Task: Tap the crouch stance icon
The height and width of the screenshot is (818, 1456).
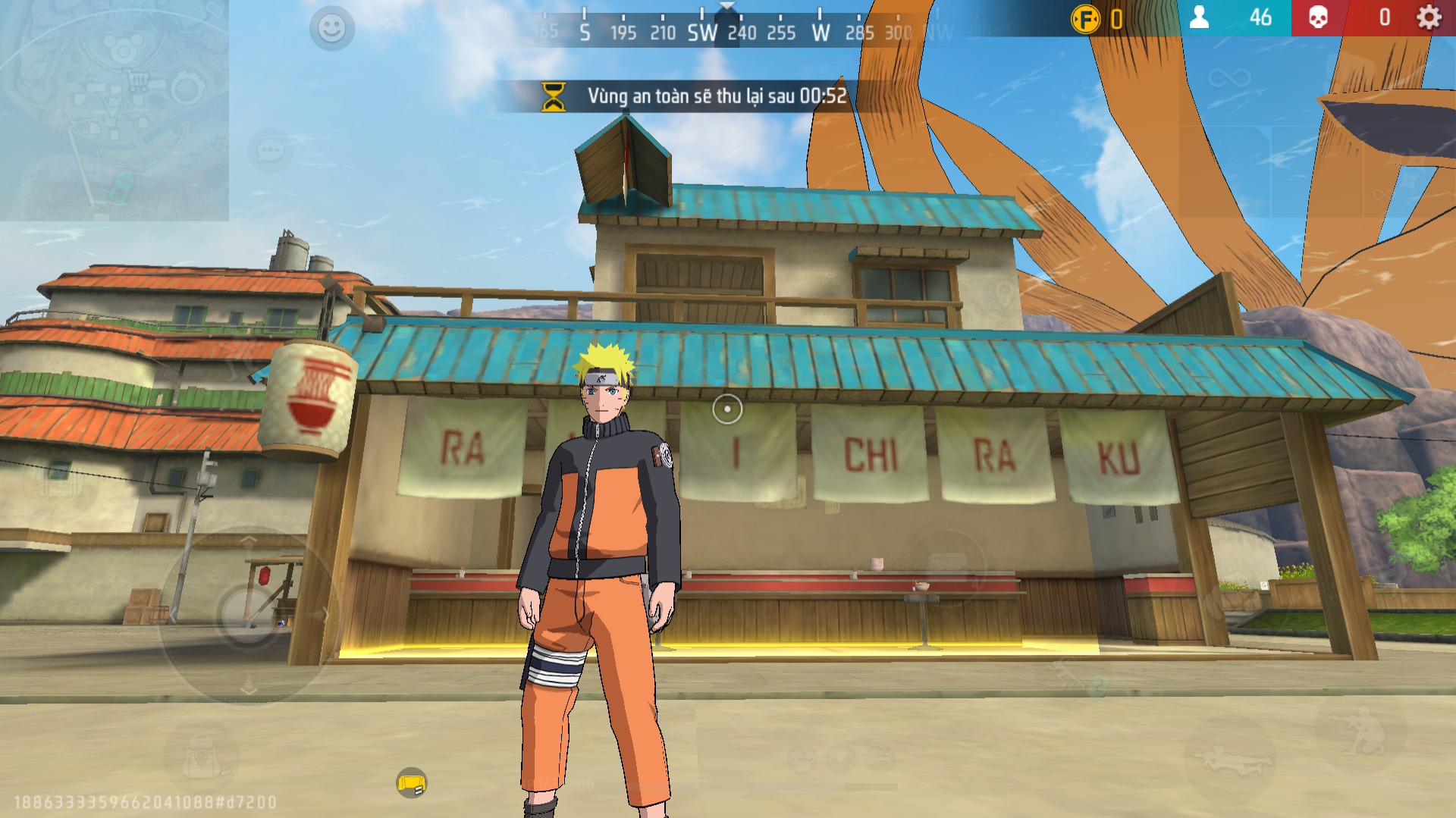Action: [x=1363, y=732]
